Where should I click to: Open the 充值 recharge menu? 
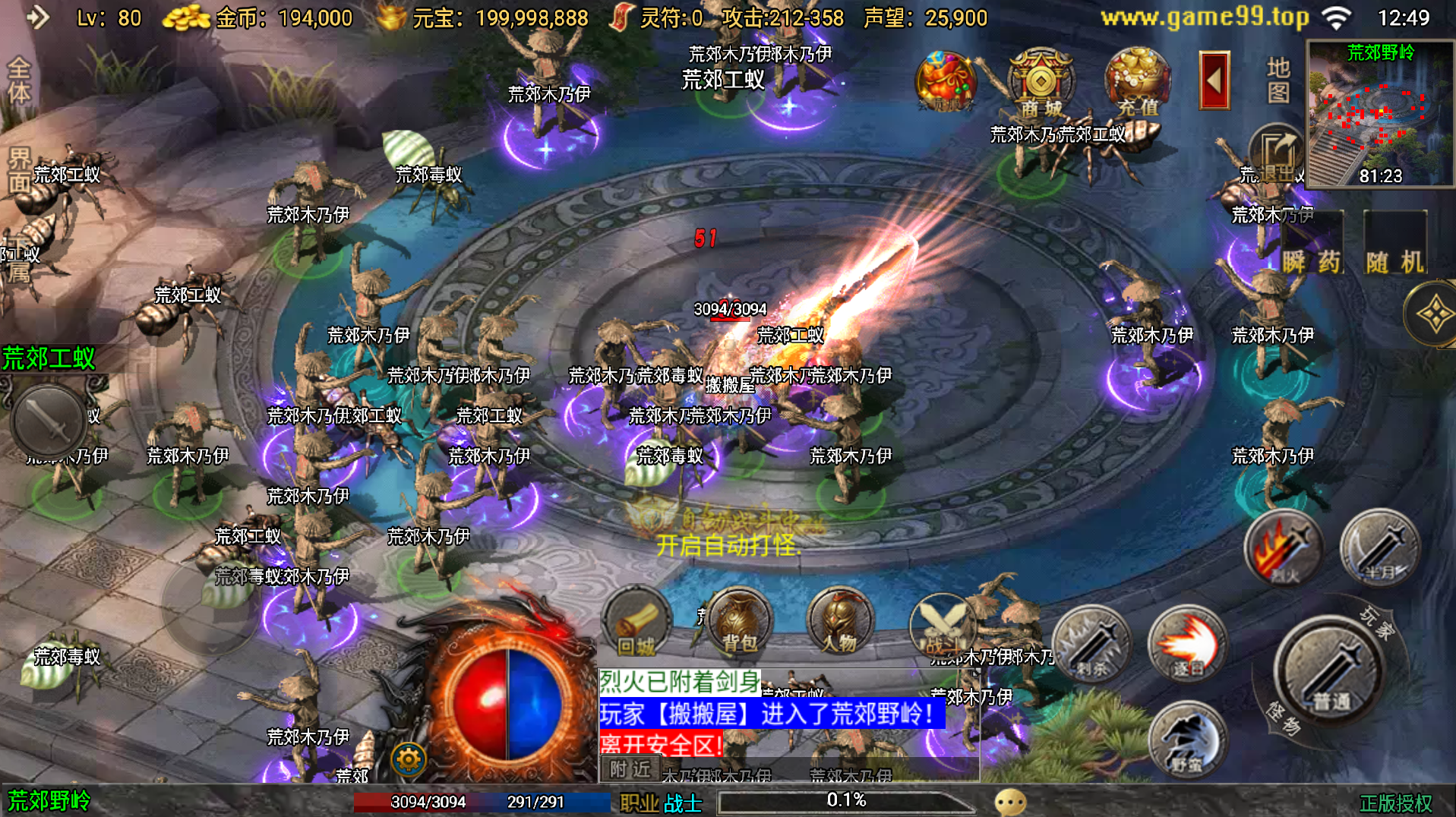1136,80
